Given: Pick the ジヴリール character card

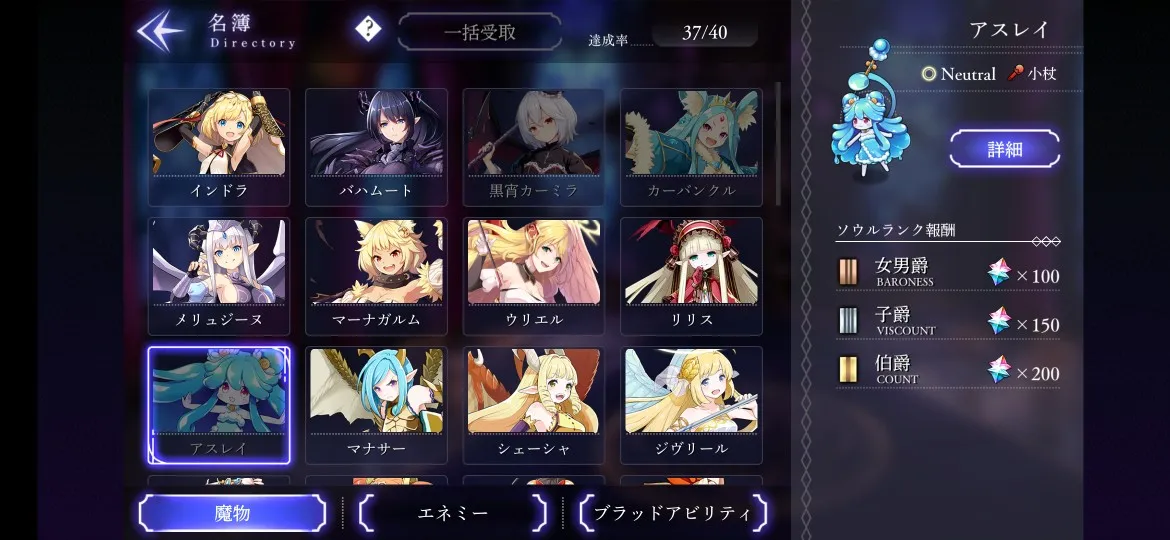Looking at the screenshot, I should [691, 404].
